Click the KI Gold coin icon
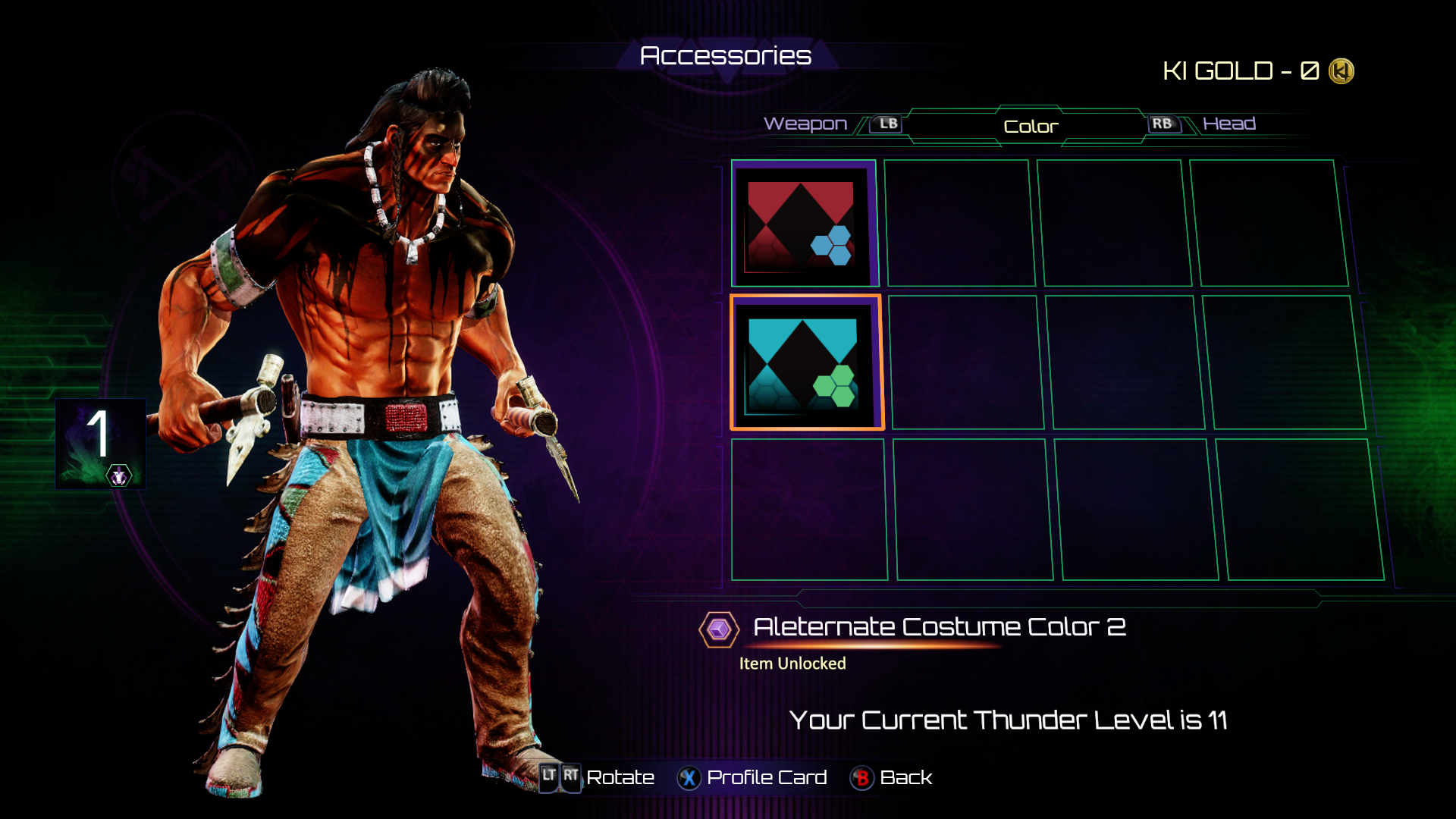Image resolution: width=1456 pixels, height=819 pixels. click(x=1341, y=71)
